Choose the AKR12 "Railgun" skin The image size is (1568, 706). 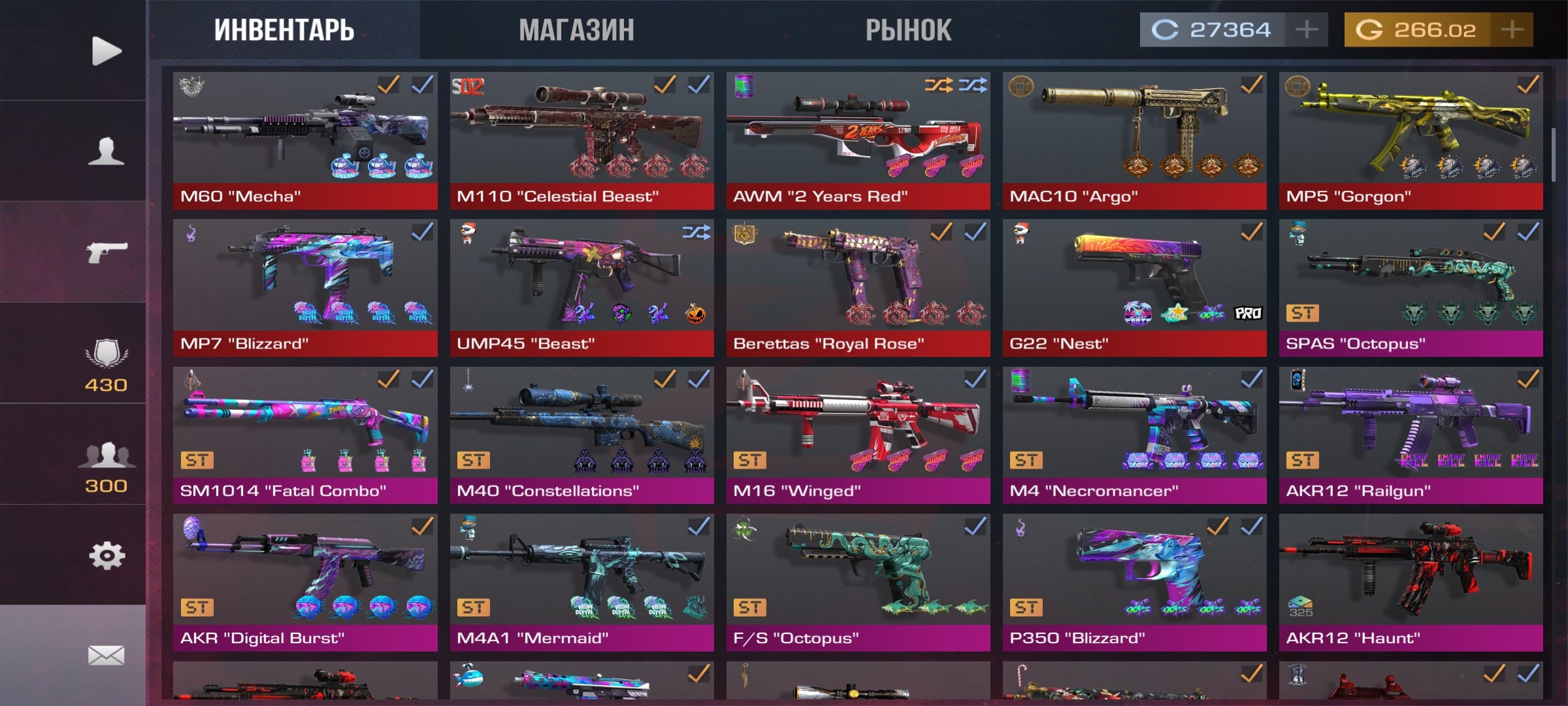[x=1411, y=435]
